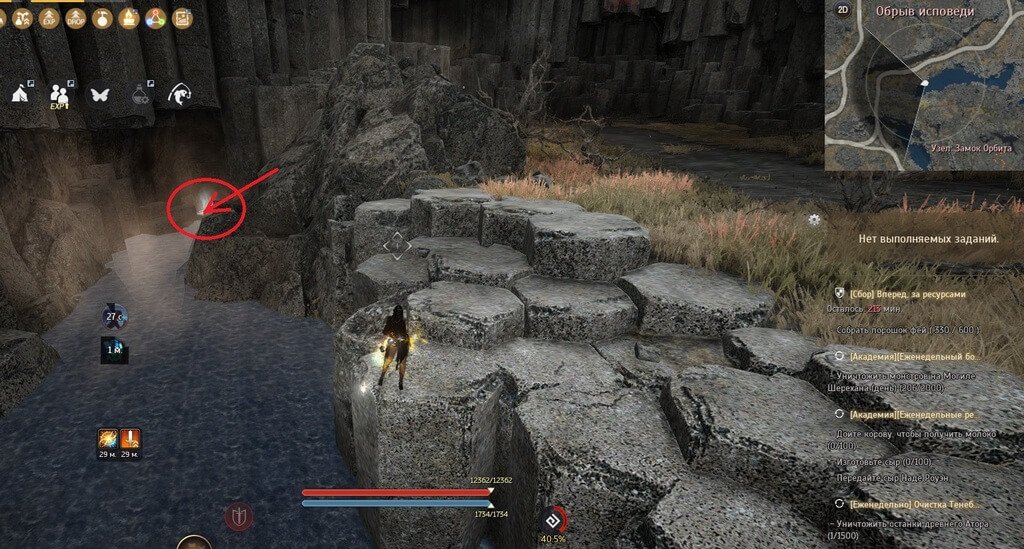1024x549 pixels.
Task: Open the EXP boost buff icon
Action: click(48, 17)
